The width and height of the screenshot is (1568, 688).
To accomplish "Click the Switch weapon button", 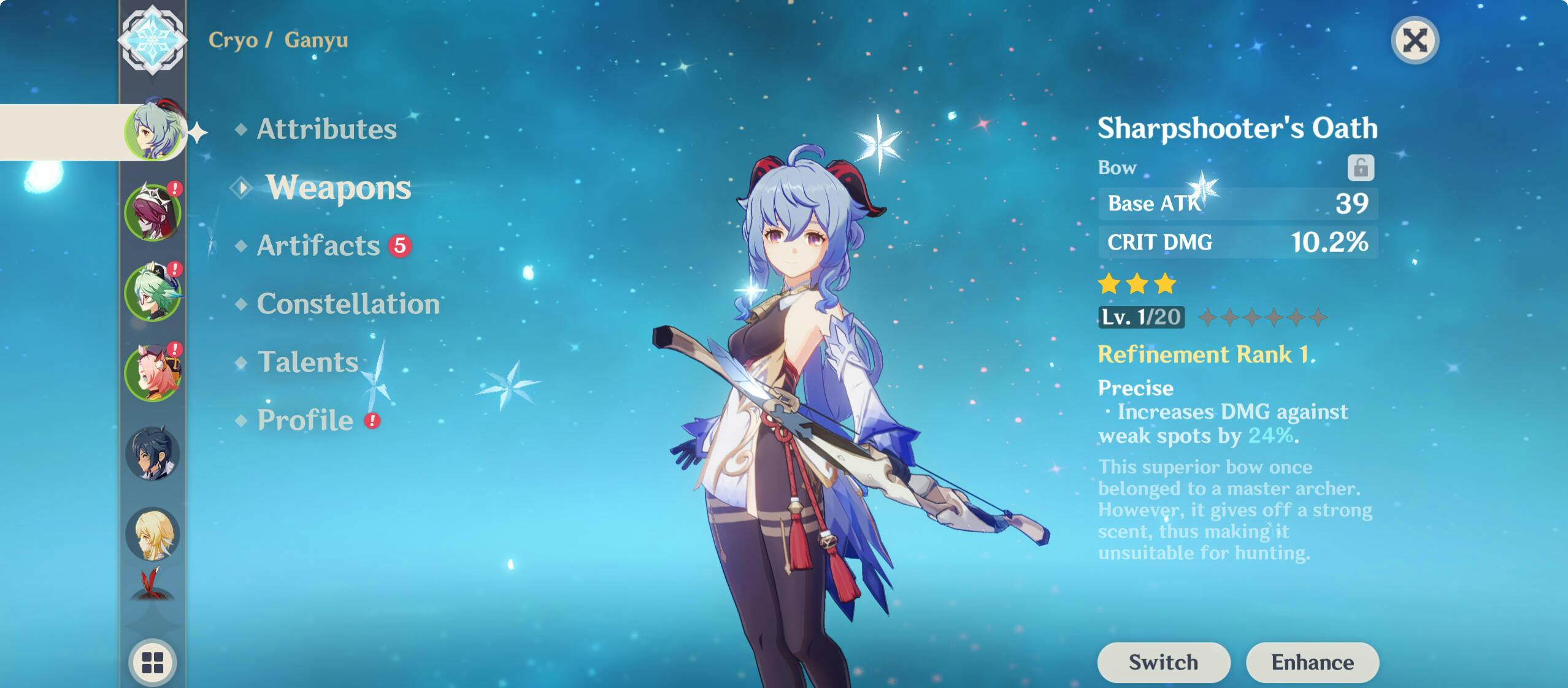I will (1163, 662).
